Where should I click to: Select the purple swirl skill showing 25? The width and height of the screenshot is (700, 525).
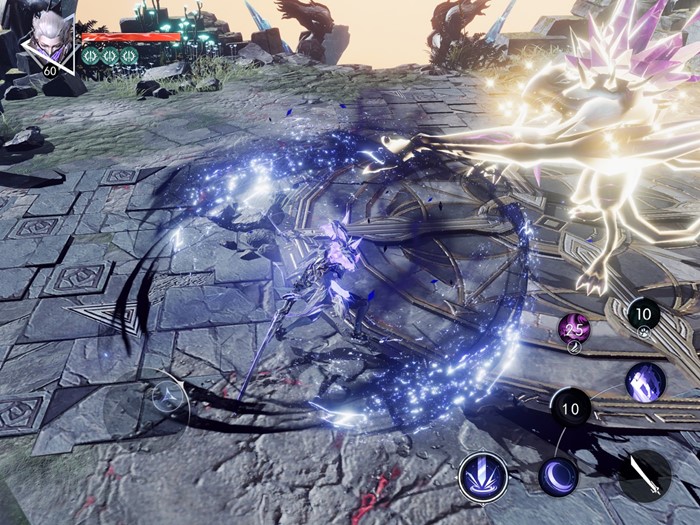pyautogui.click(x=574, y=328)
